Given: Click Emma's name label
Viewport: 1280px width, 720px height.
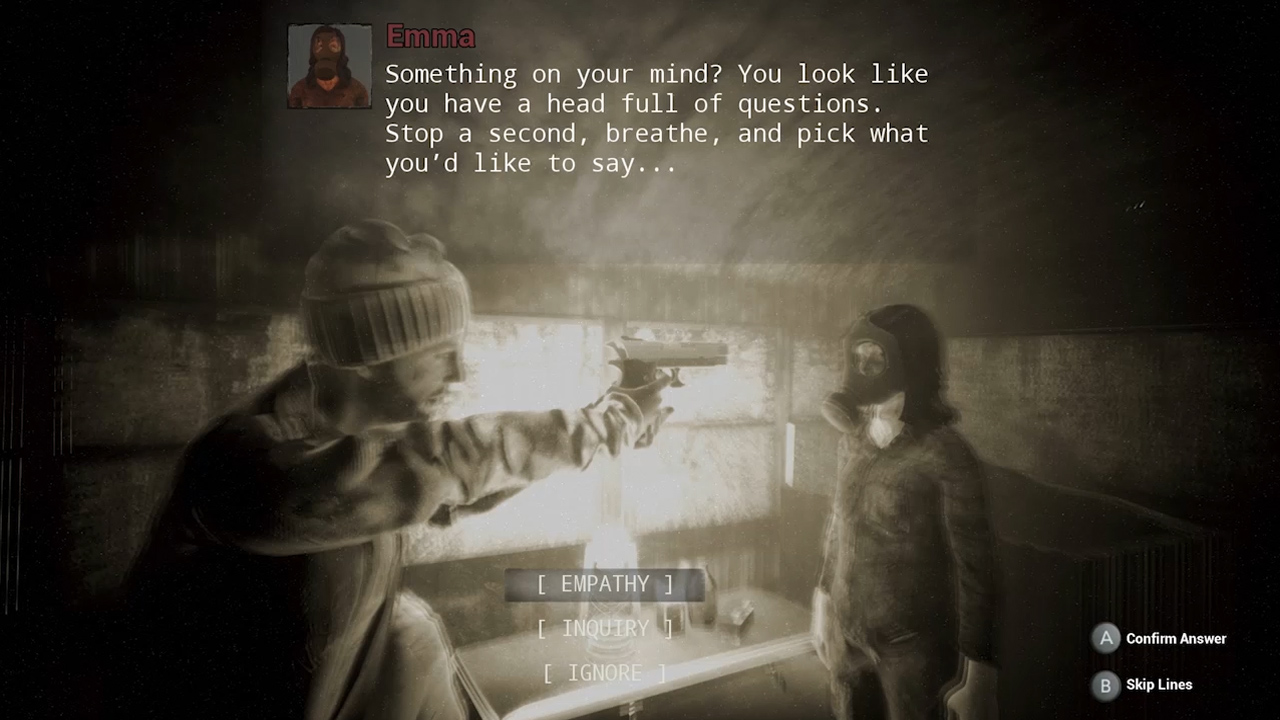Looking at the screenshot, I should coord(431,37).
